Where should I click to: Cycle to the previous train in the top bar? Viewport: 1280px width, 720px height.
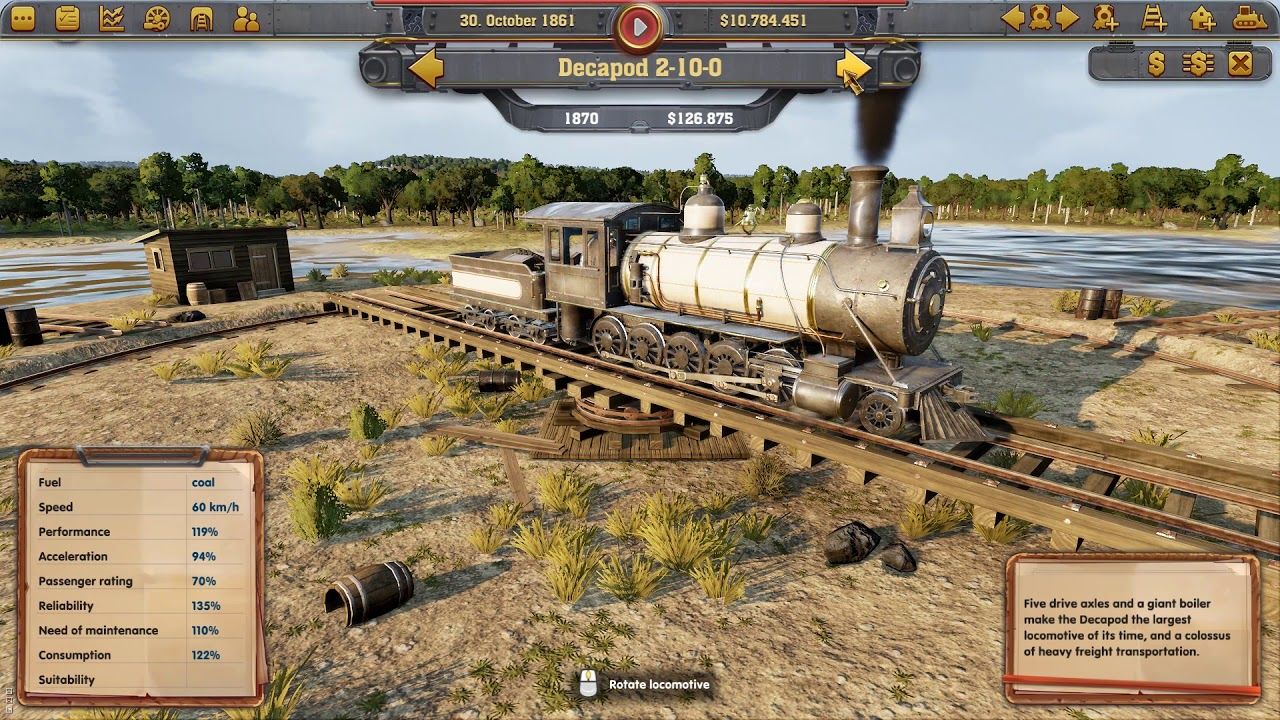click(x=1013, y=18)
